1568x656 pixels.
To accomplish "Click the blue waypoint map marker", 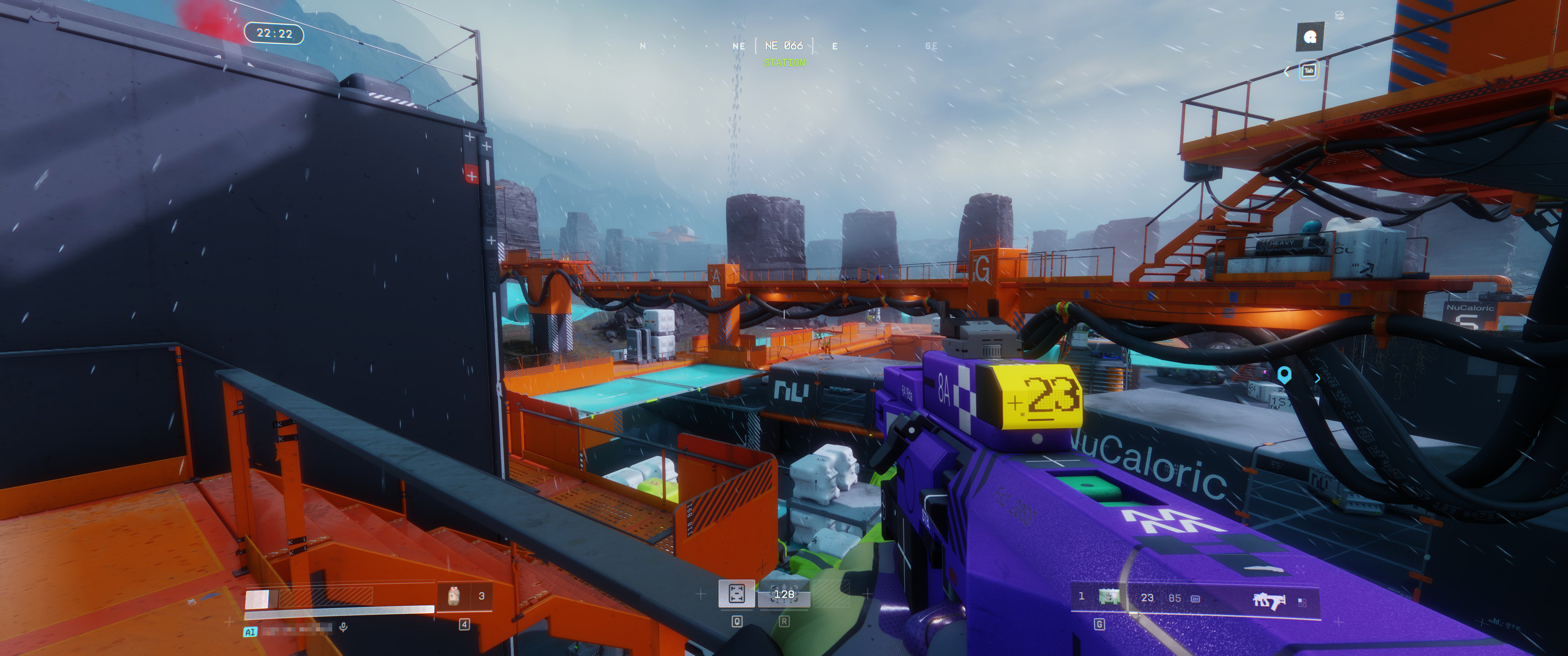I will click(1284, 374).
